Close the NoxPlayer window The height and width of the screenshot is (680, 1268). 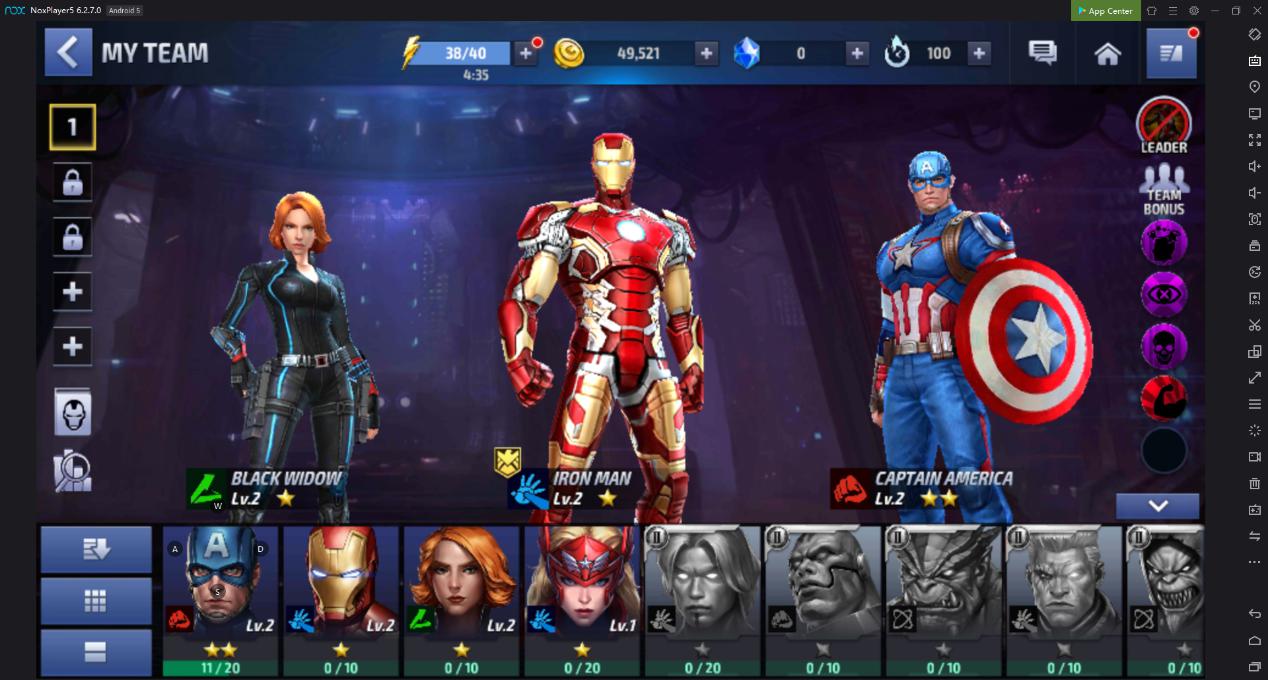pyautogui.click(x=1257, y=11)
